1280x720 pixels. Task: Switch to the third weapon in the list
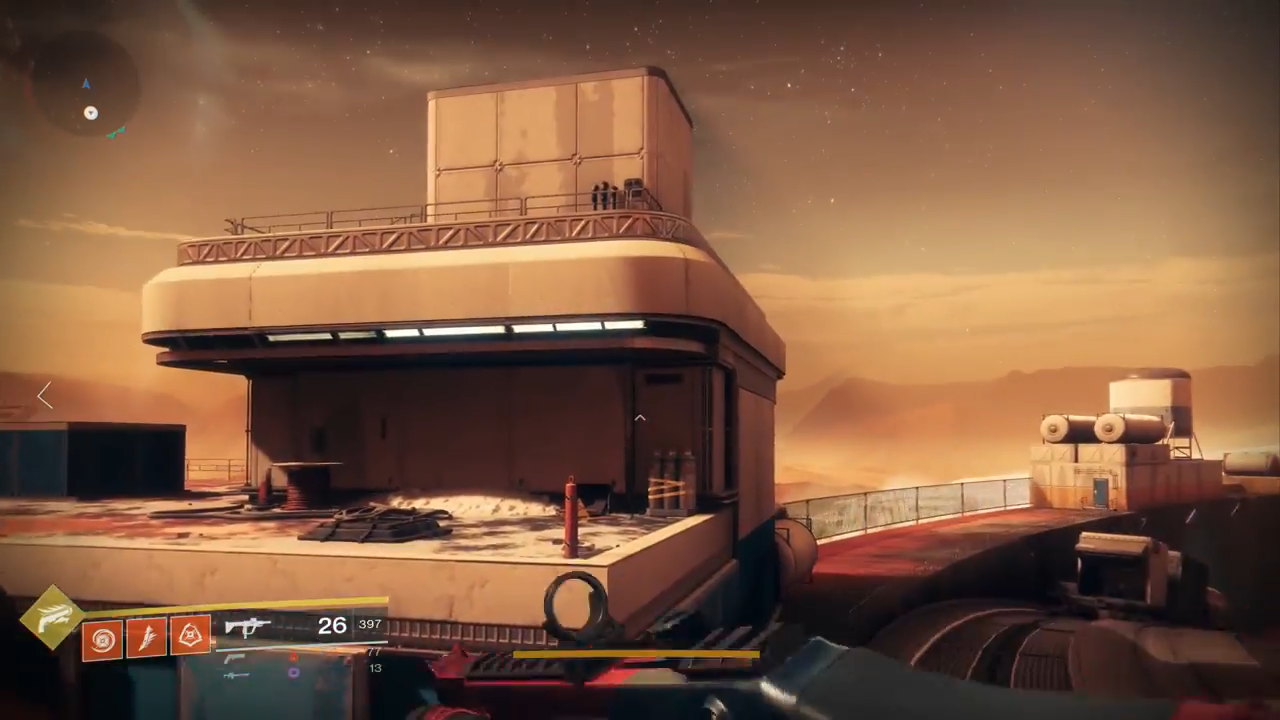[236, 675]
